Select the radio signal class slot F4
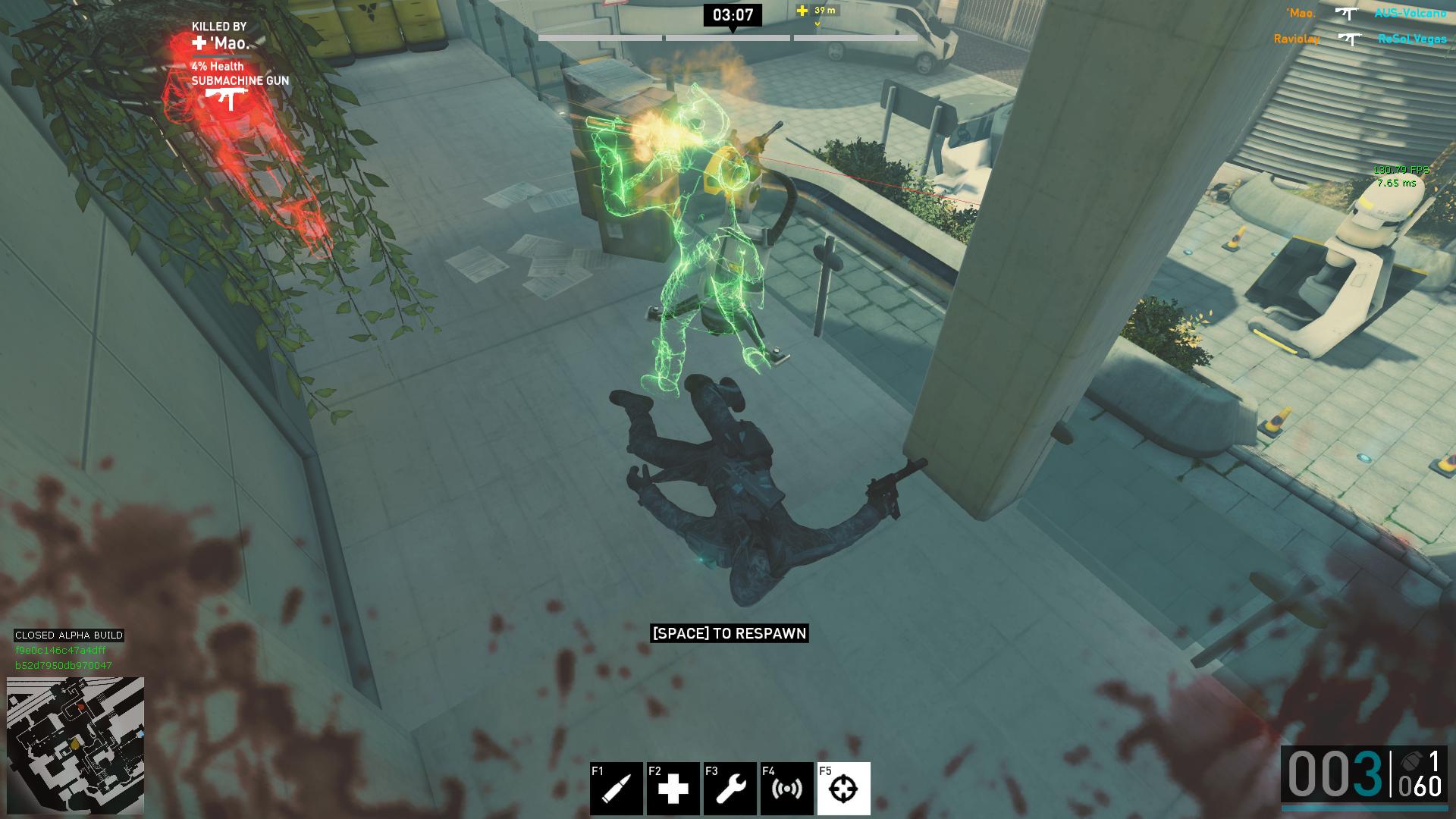Screen dimensions: 1456x819 [786, 789]
